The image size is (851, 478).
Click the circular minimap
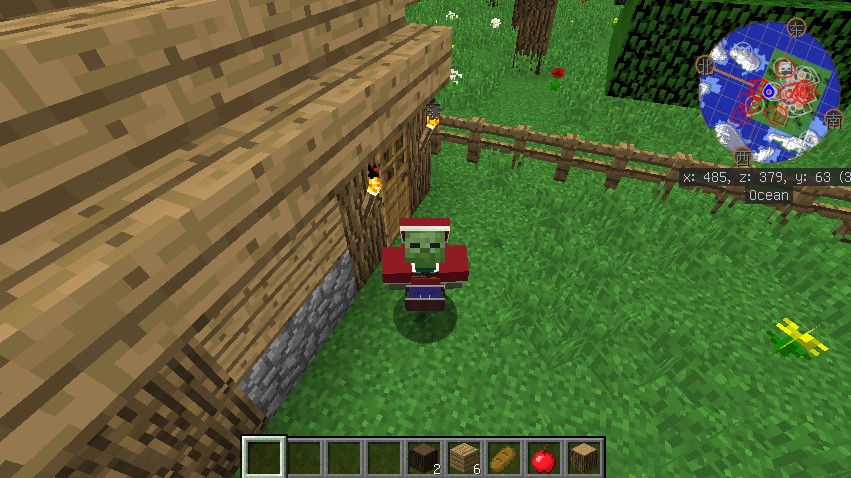[x=769, y=92]
